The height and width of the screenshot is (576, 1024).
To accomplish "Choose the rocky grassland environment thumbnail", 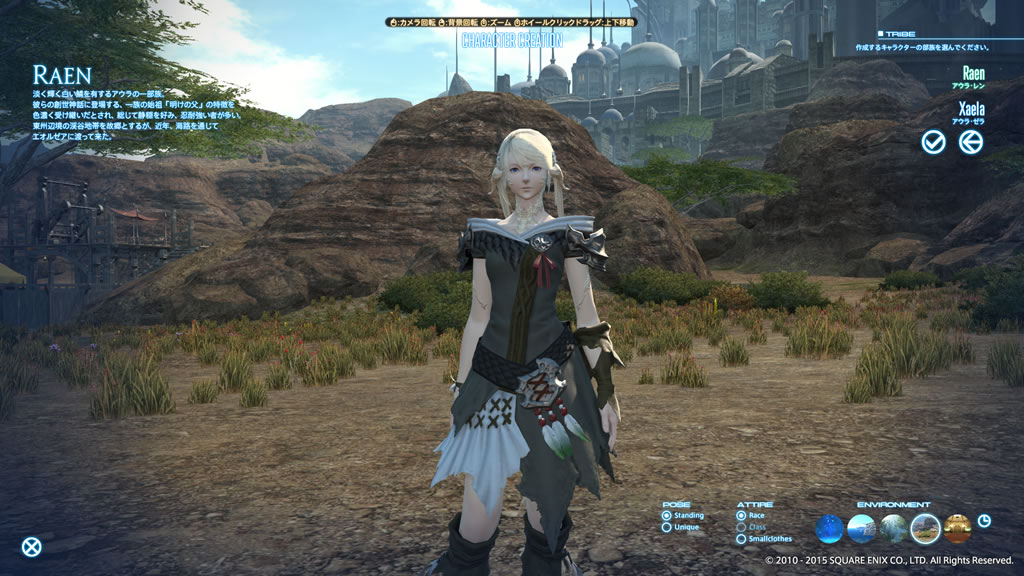I will pos(925,528).
